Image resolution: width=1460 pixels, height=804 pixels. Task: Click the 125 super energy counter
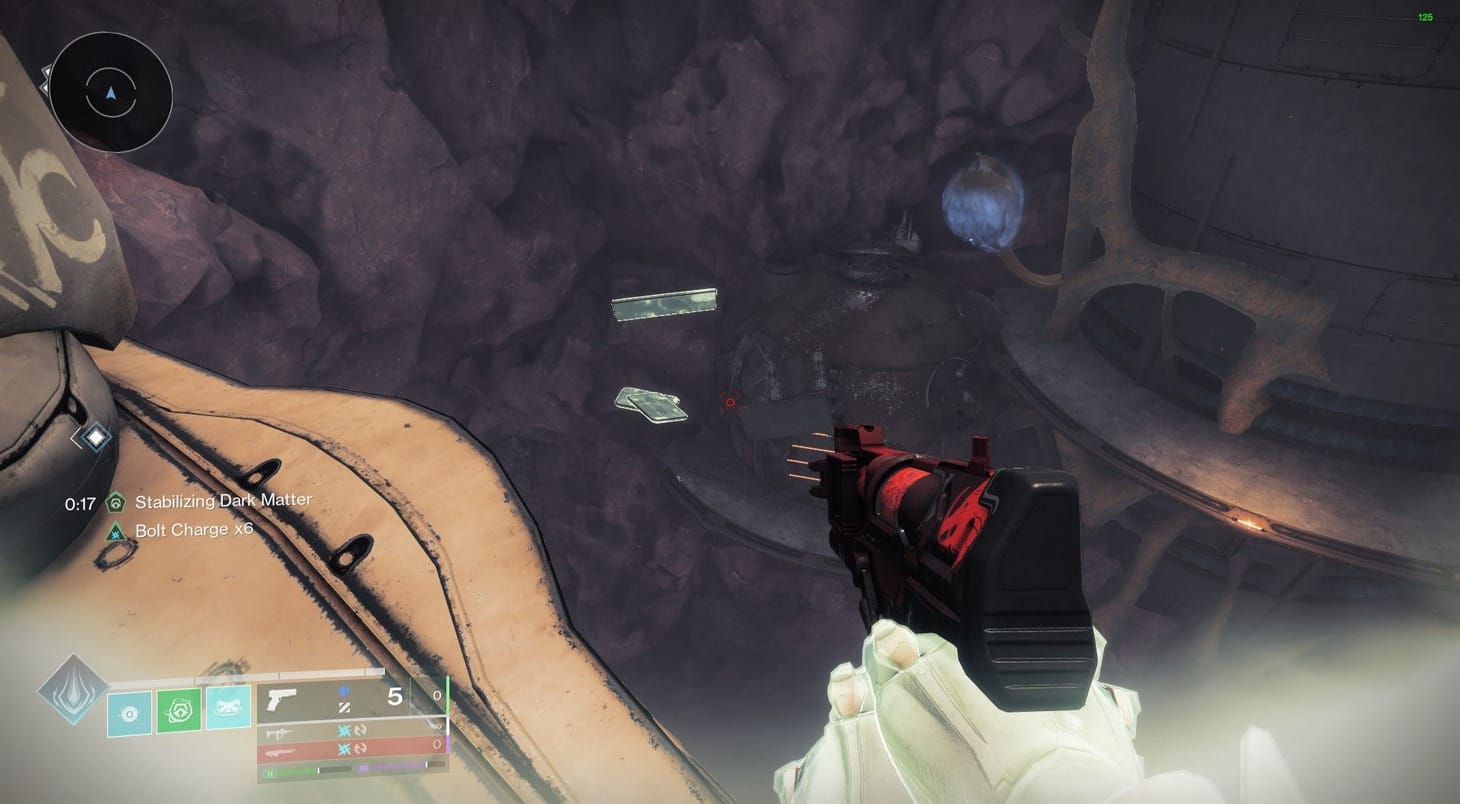coord(1427,16)
